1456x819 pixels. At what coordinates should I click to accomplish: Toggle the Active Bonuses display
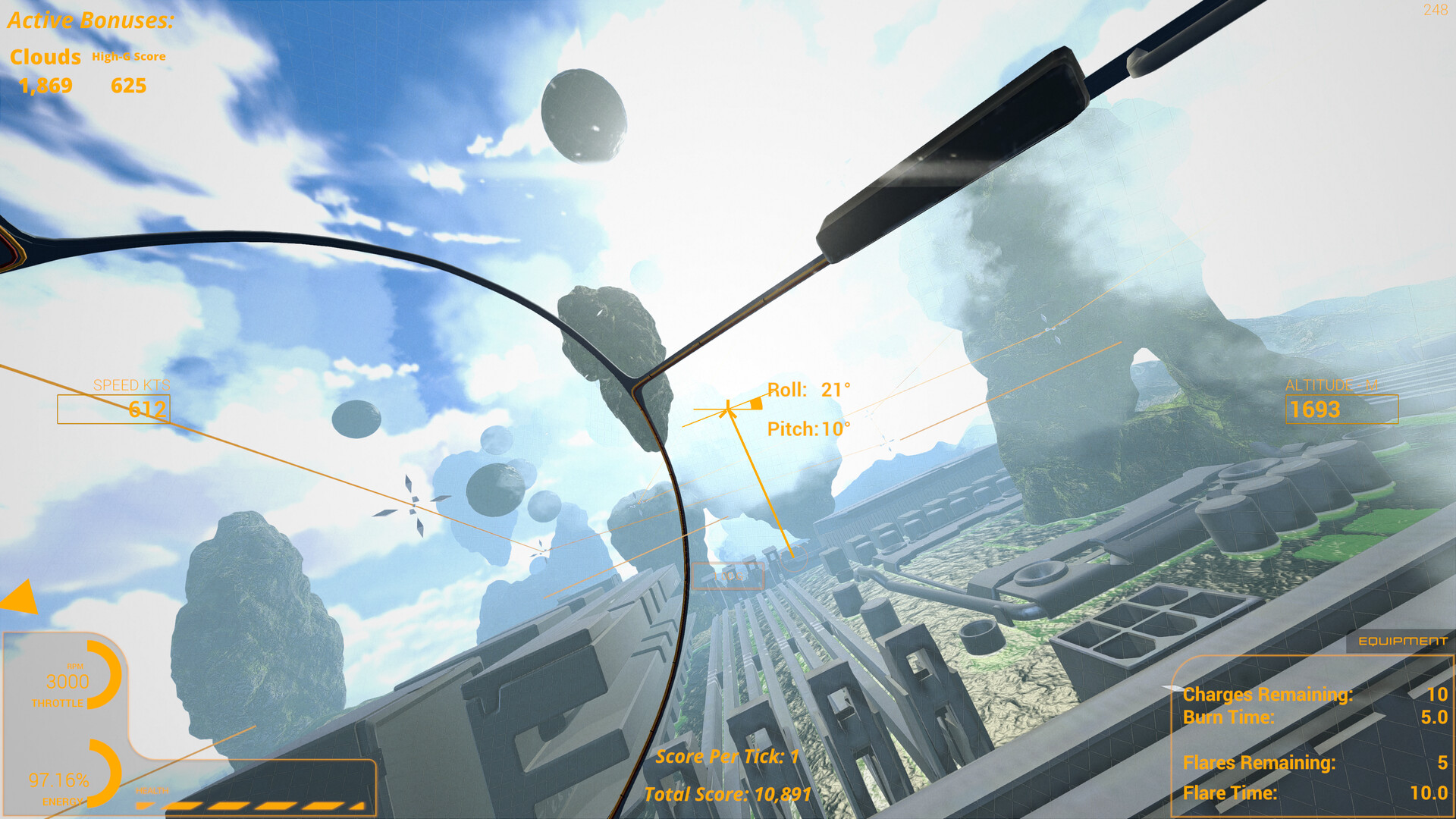coord(89,20)
